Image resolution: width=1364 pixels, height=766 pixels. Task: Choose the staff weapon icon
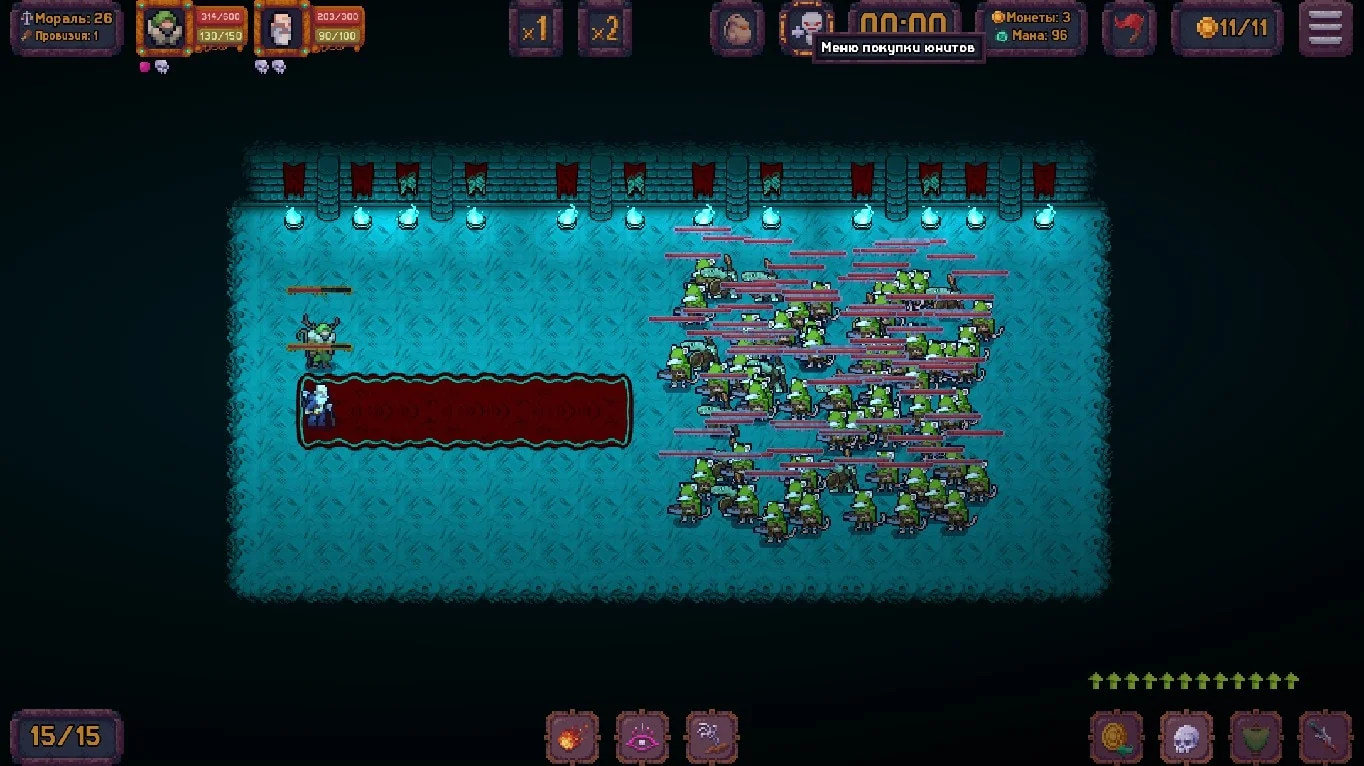click(1325, 738)
